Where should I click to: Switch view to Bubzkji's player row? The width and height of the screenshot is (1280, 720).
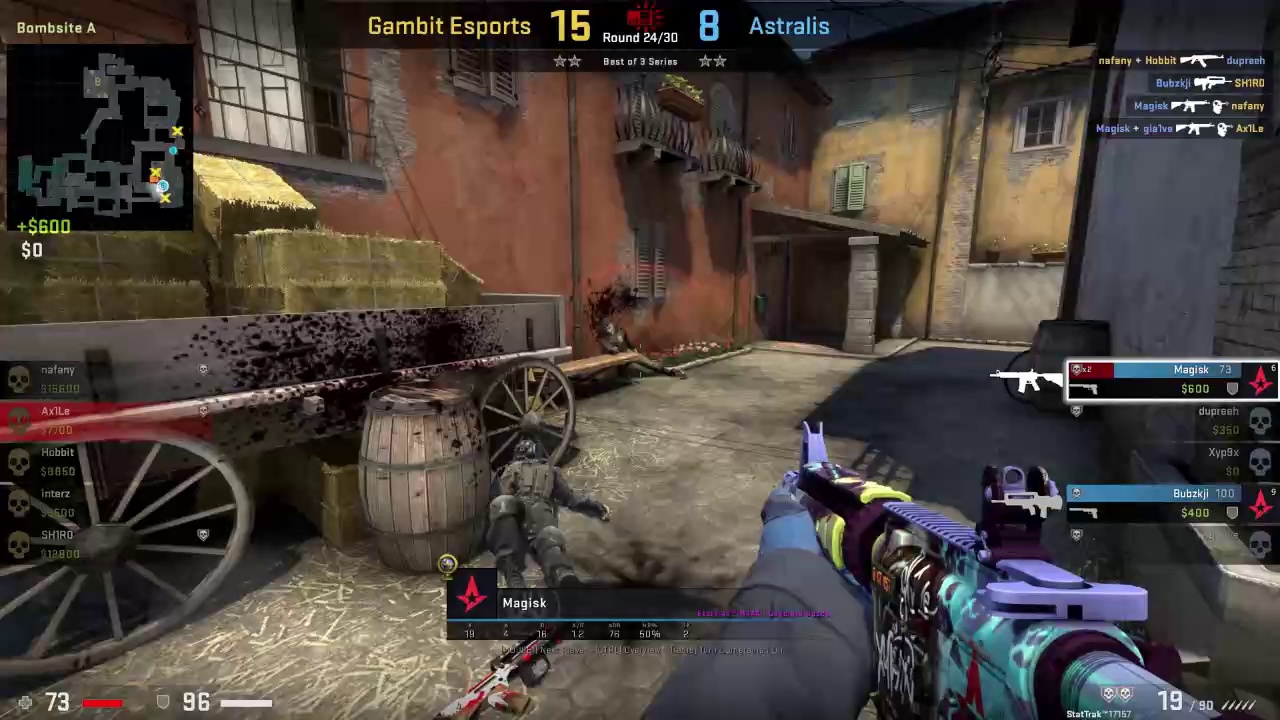1172,502
